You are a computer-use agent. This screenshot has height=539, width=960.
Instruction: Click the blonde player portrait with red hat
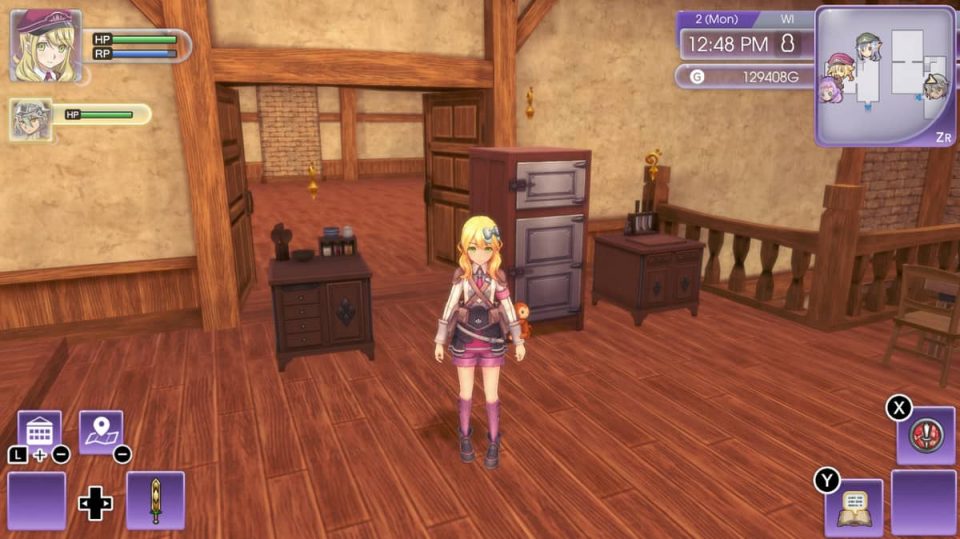[45, 45]
